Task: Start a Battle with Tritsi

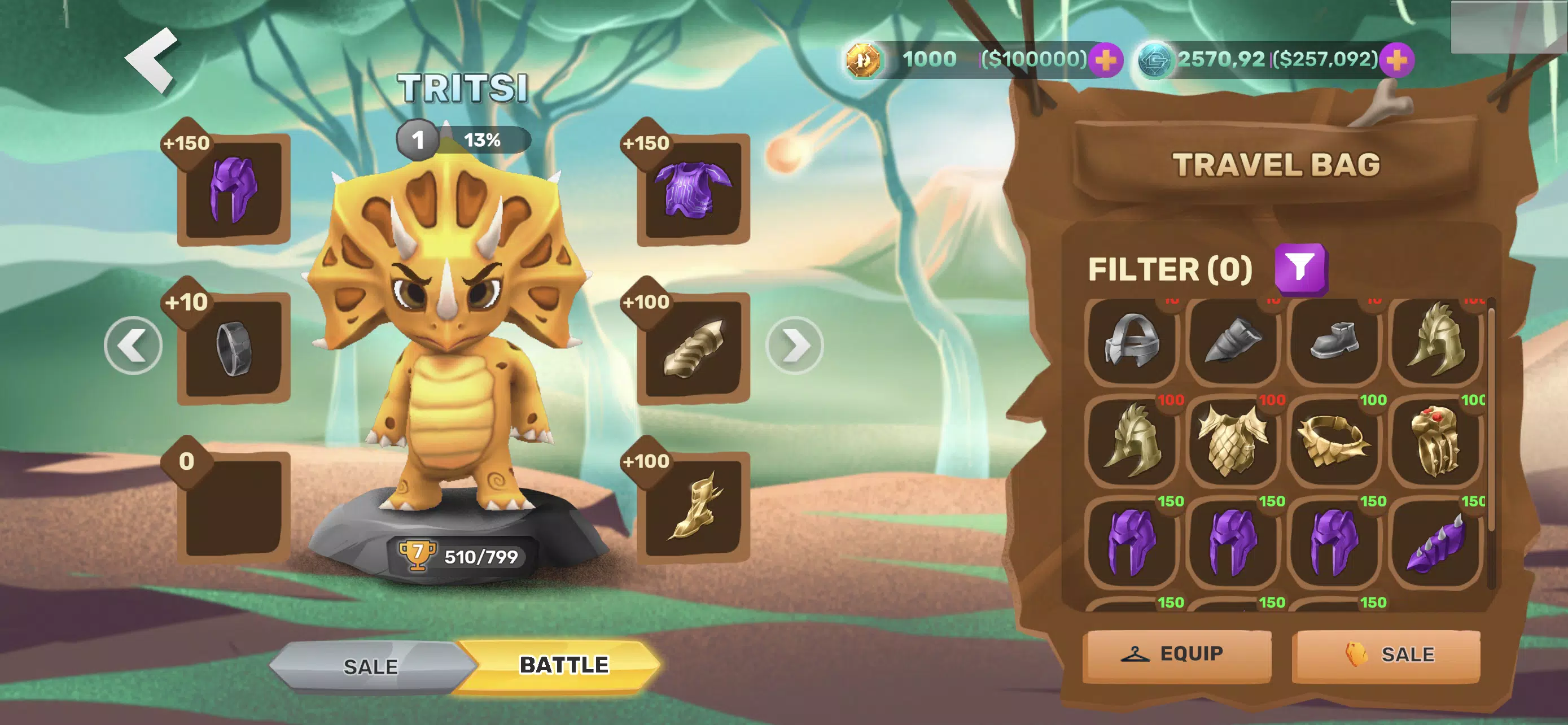Action: pos(563,665)
